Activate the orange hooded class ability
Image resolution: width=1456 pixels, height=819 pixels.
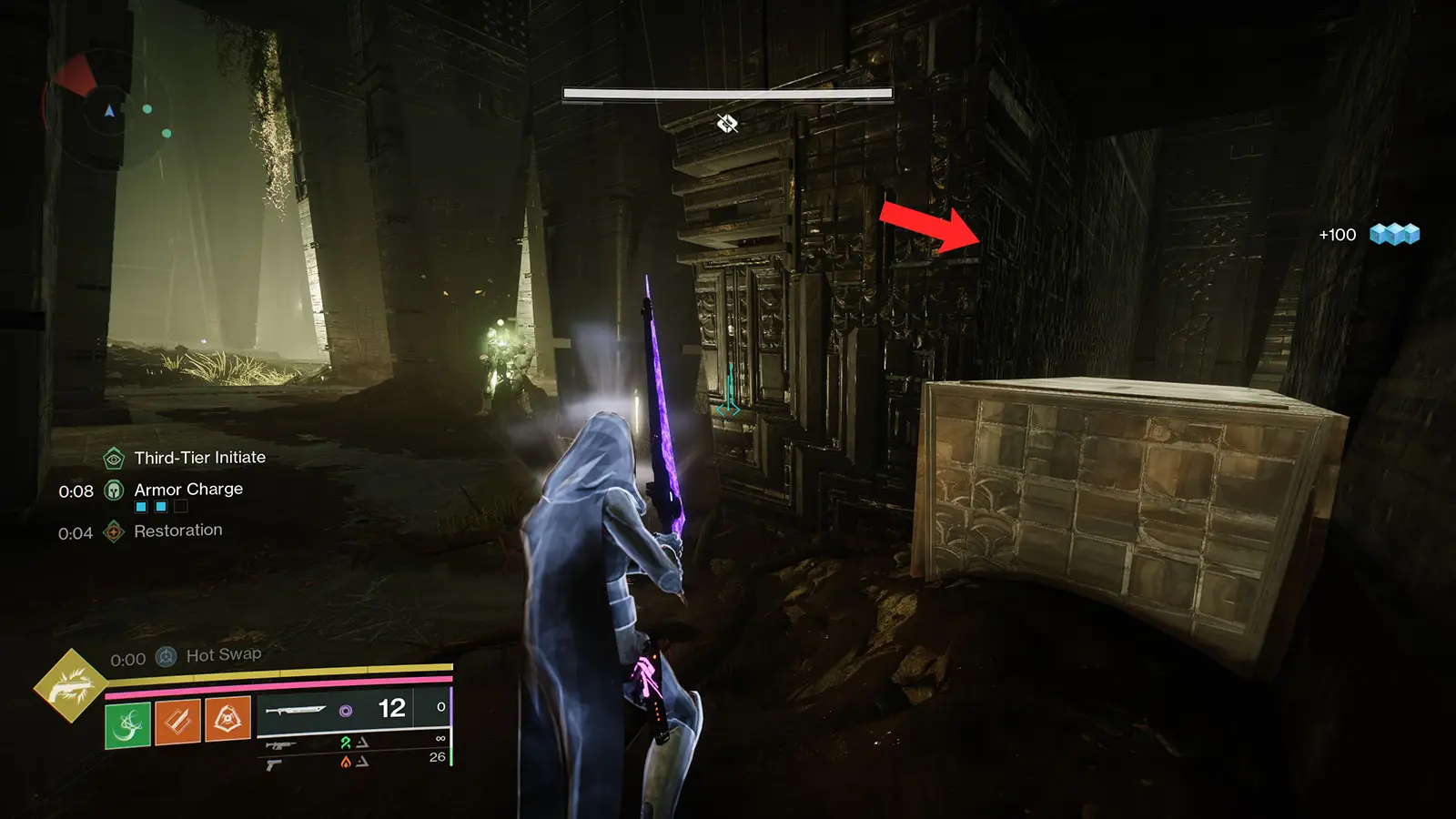(227, 721)
